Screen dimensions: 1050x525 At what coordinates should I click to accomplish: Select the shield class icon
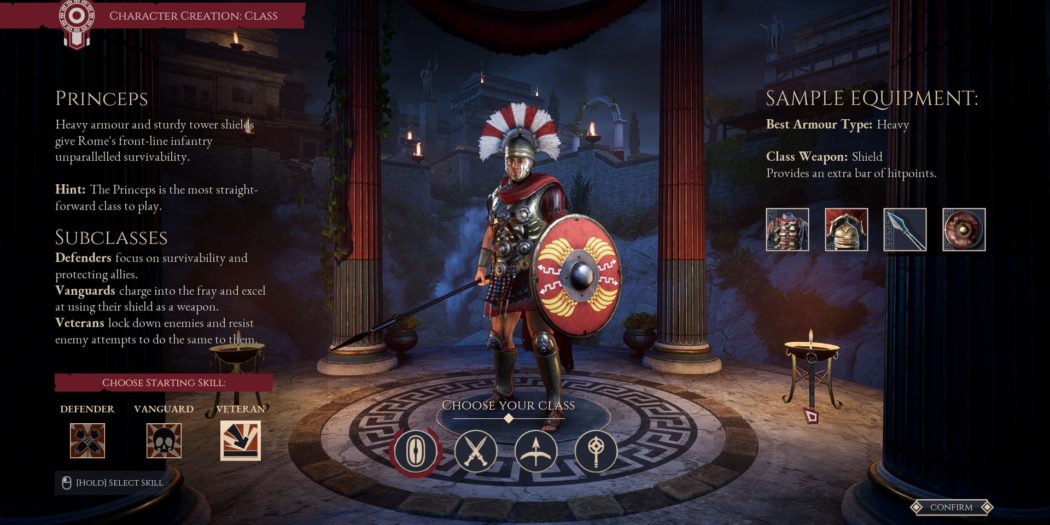pyautogui.click(x=415, y=451)
